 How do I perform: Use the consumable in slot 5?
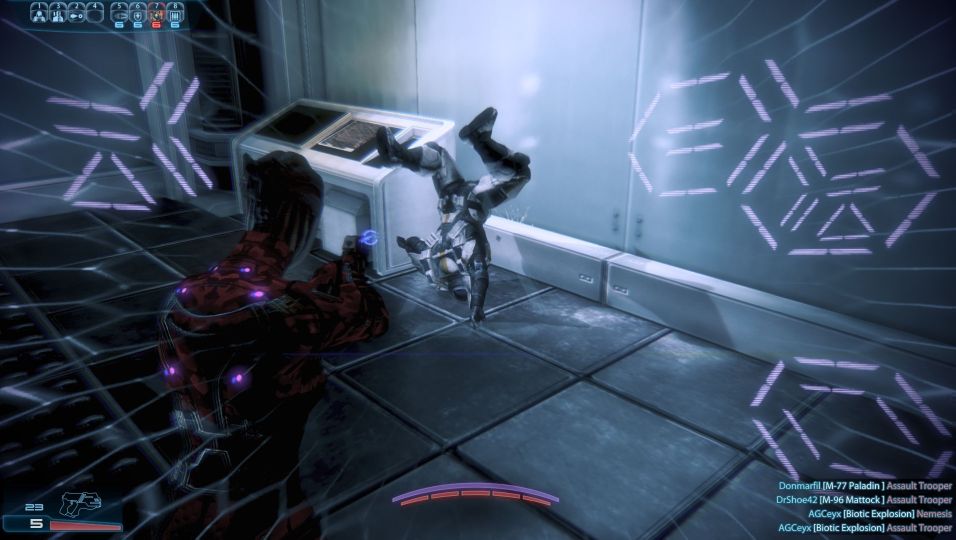(120, 14)
